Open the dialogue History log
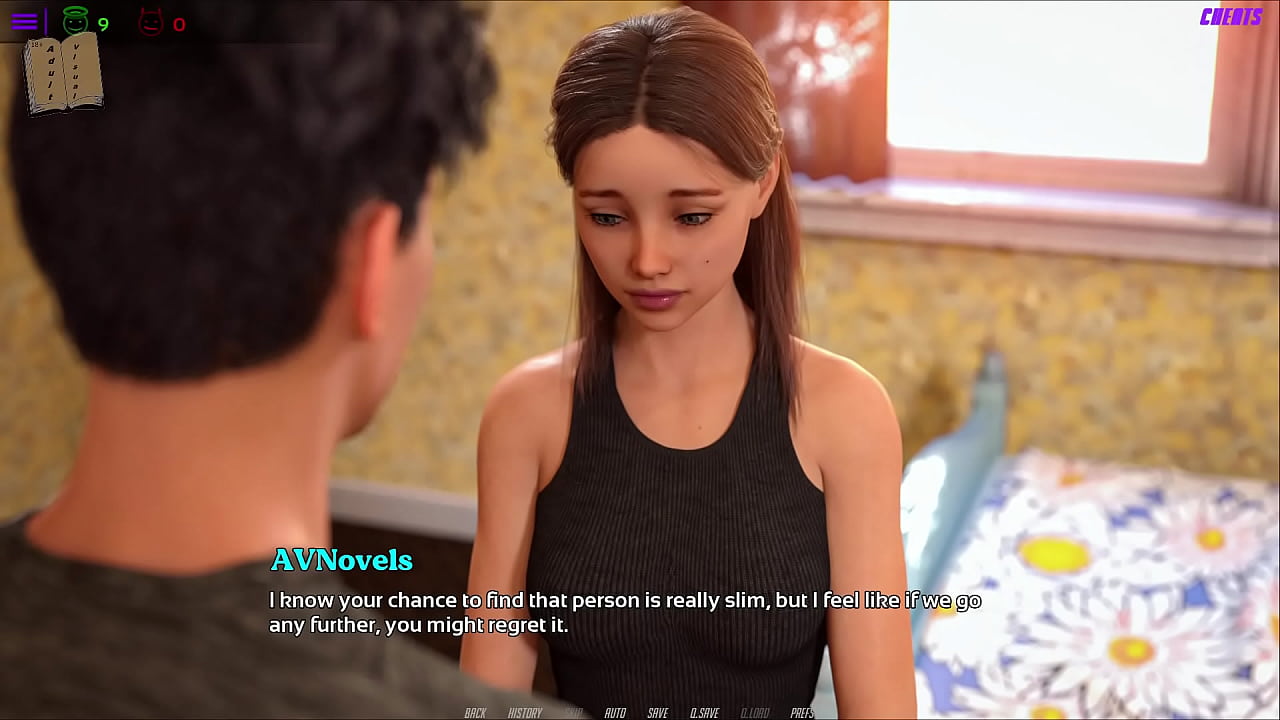This screenshot has height=720, width=1280. (524, 712)
